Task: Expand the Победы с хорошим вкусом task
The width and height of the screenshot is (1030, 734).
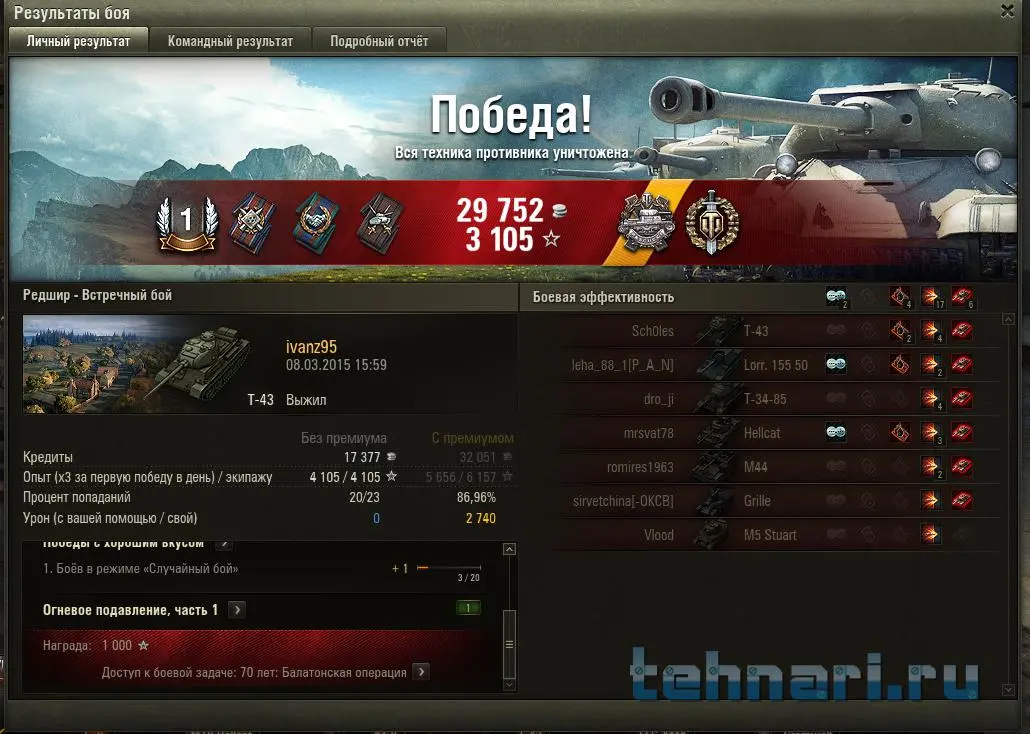Action: [224, 544]
